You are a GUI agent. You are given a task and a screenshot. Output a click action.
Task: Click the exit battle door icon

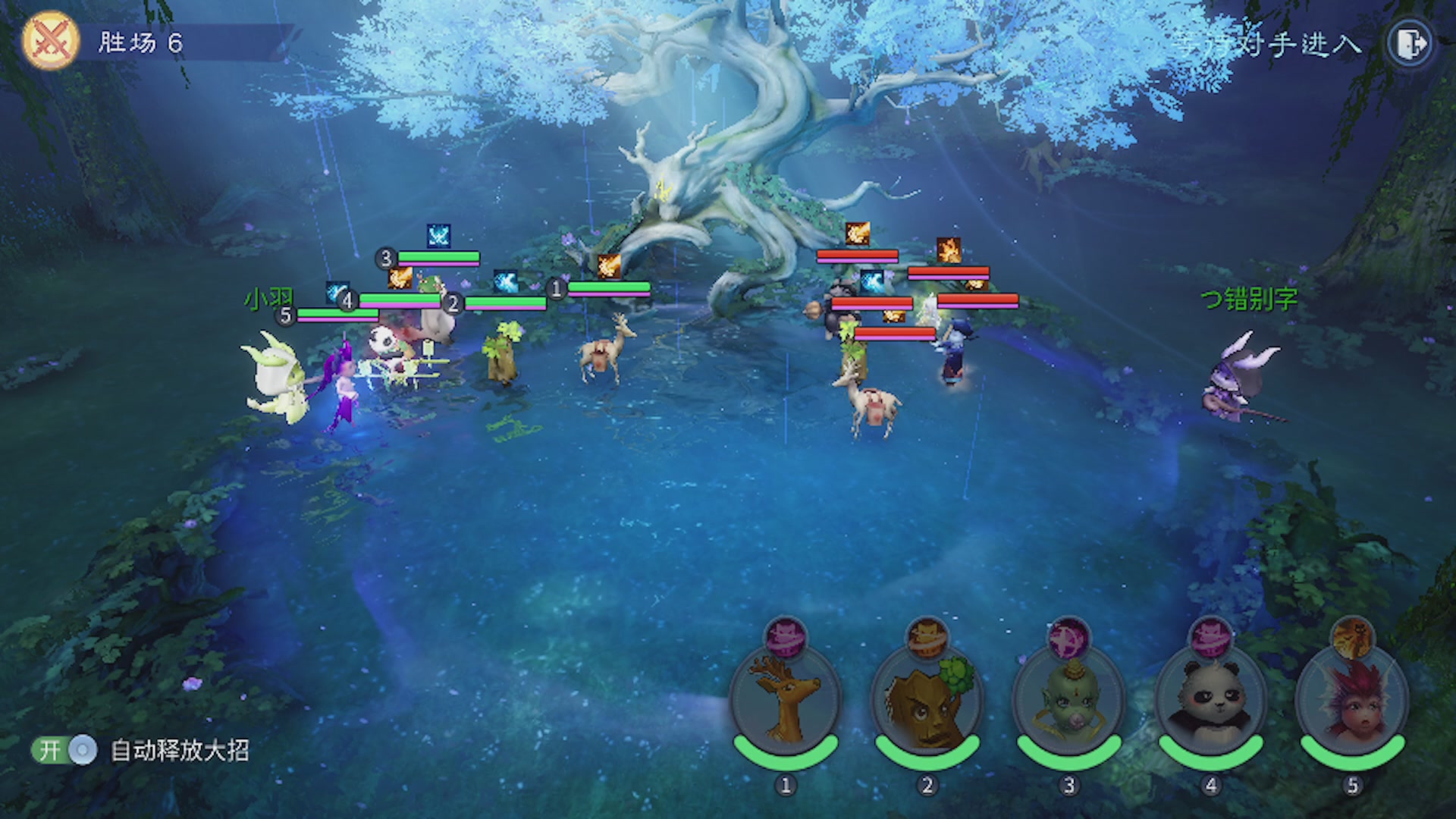(1410, 43)
